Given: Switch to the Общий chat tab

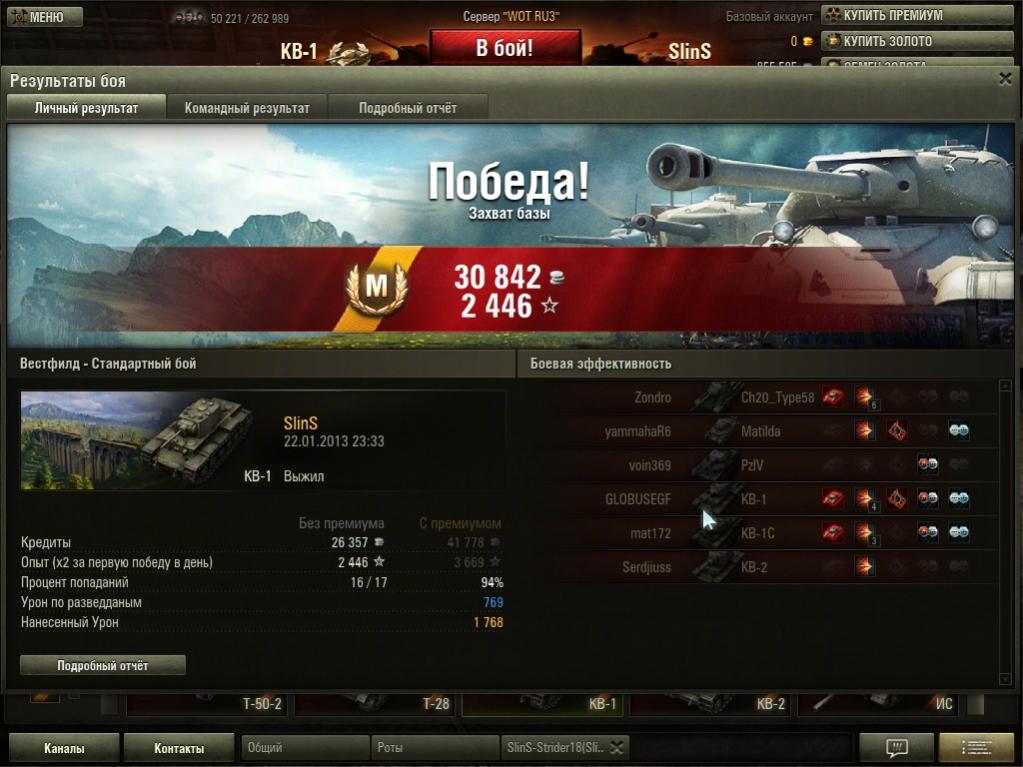Looking at the screenshot, I should (304, 748).
